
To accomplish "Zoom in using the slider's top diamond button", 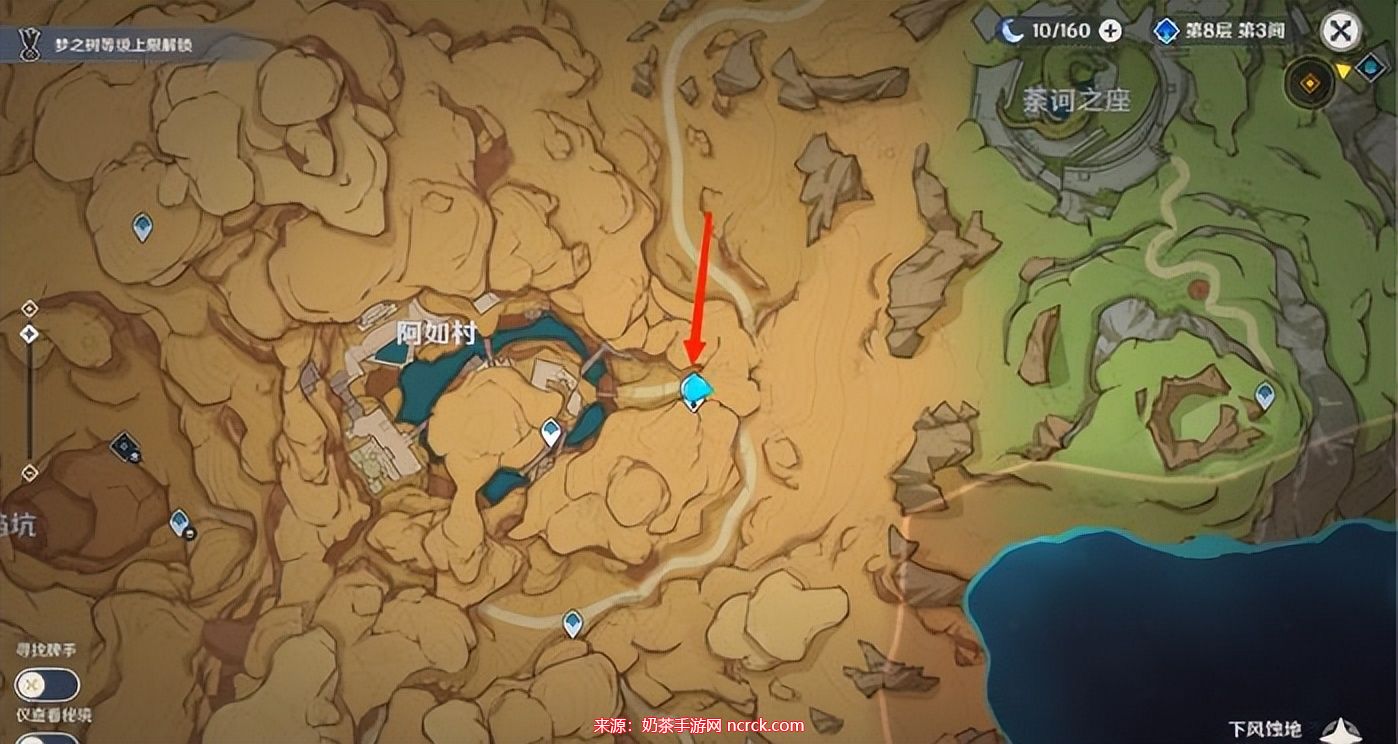I will click(30, 308).
